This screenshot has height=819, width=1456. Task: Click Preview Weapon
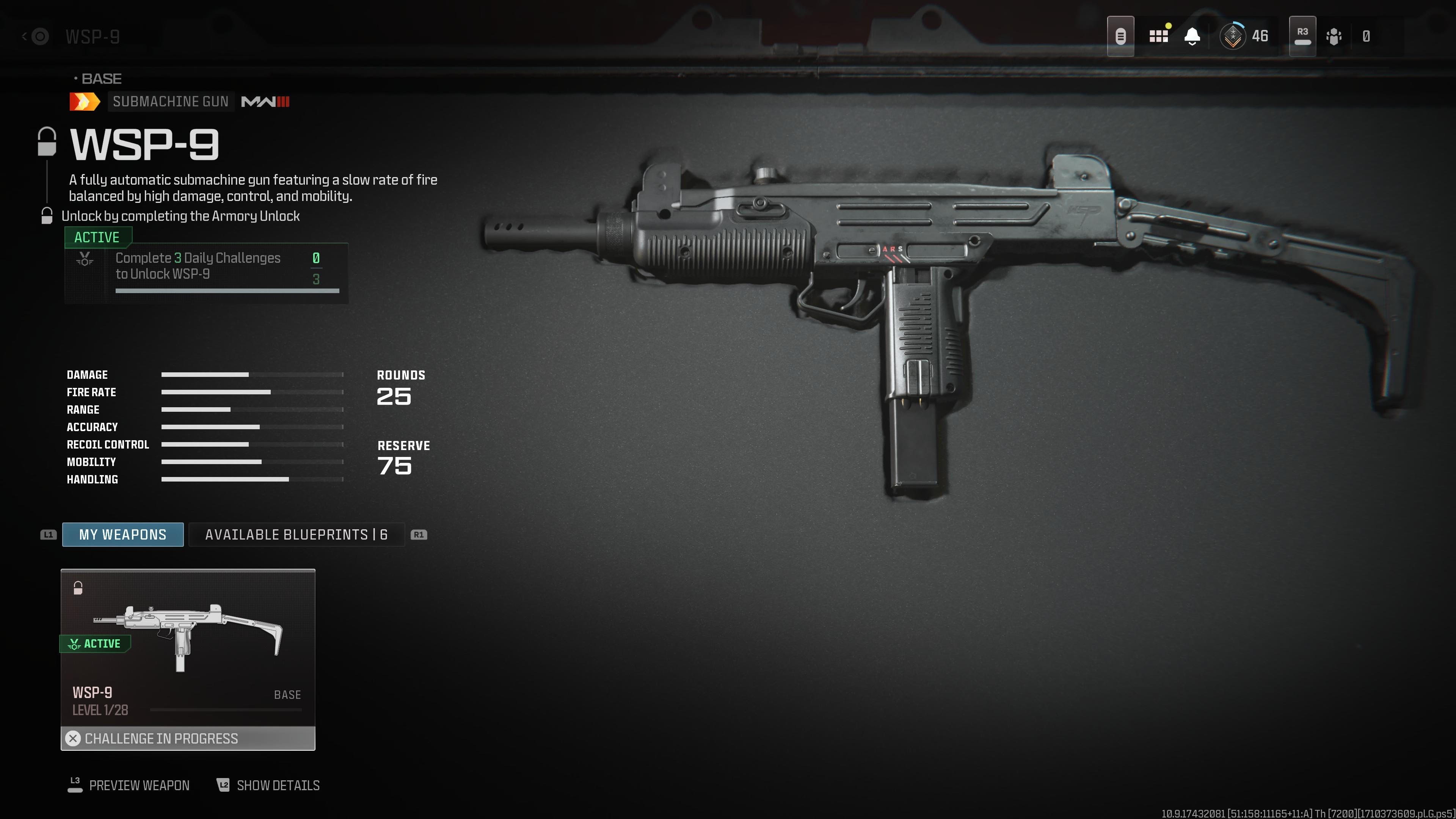(x=139, y=785)
